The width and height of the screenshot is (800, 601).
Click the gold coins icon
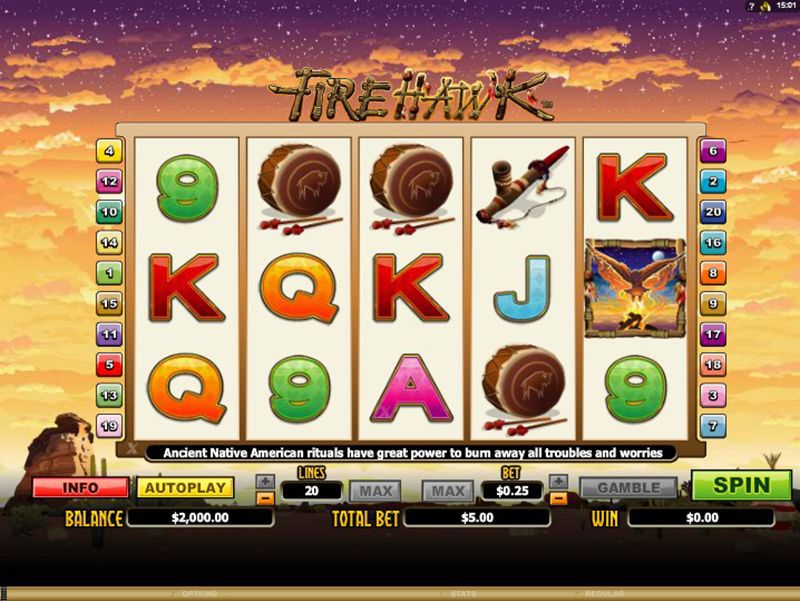pos(766,7)
